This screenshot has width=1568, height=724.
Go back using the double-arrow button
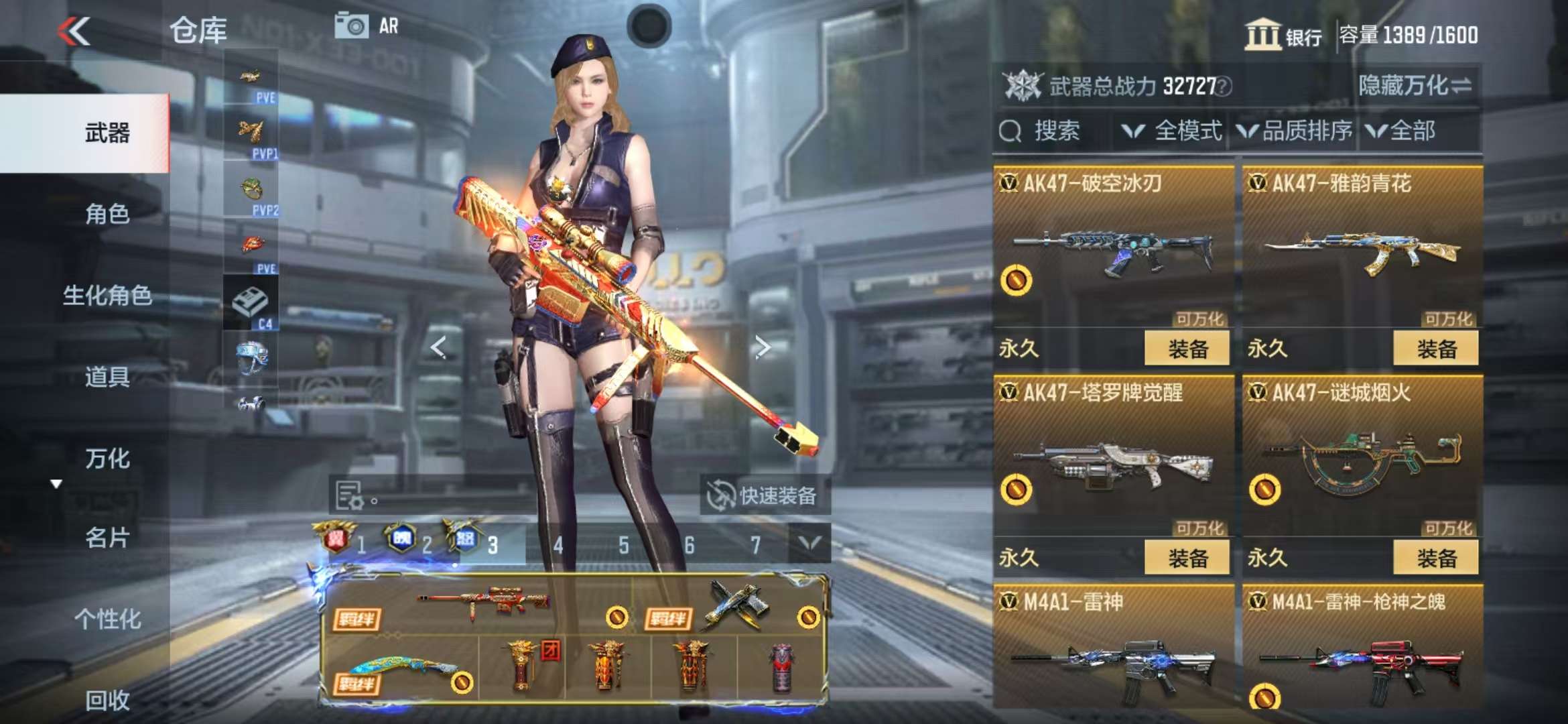pyautogui.click(x=74, y=32)
